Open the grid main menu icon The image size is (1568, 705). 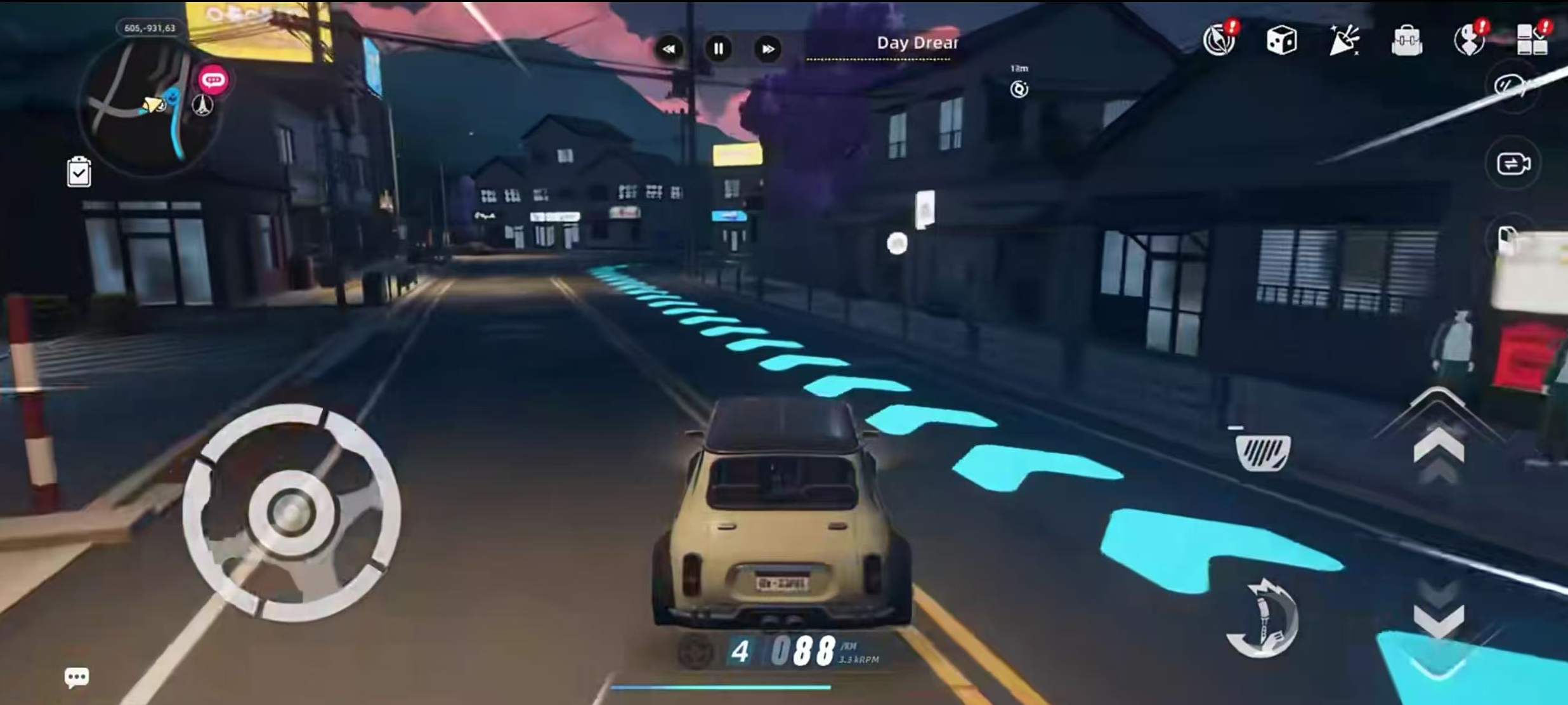(1531, 41)
